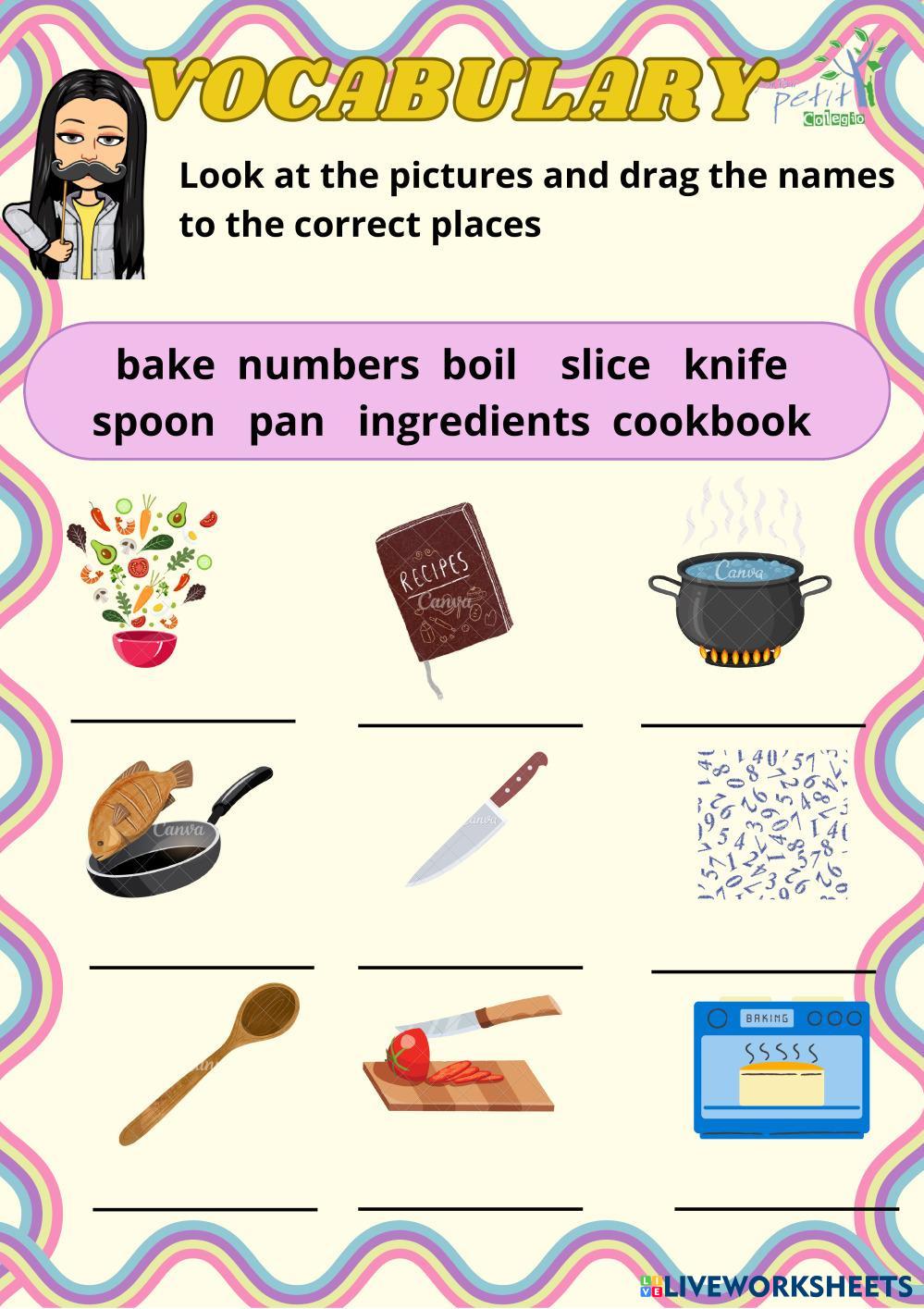Screen dimensions: 924x1309
Task: Choose the word "boil" in the word bank
Action: pyautogui.click(x=478, y=364)
